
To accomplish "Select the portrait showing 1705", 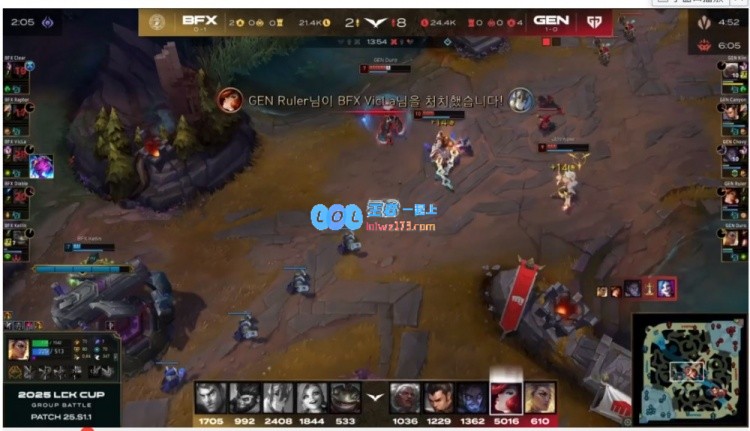I will click(x=209, y=397).
